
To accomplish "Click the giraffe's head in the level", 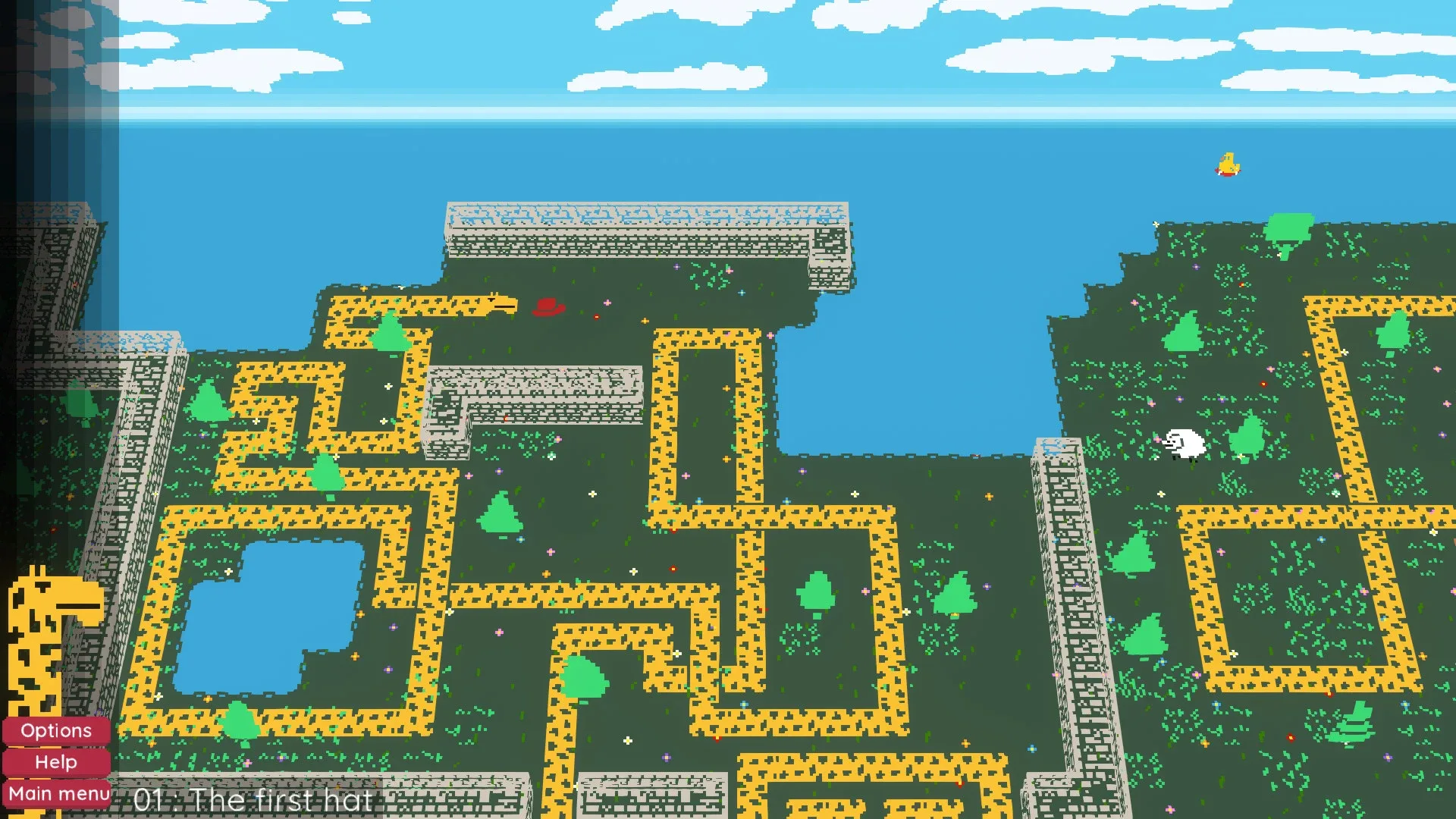I will [x=497, y=302].
